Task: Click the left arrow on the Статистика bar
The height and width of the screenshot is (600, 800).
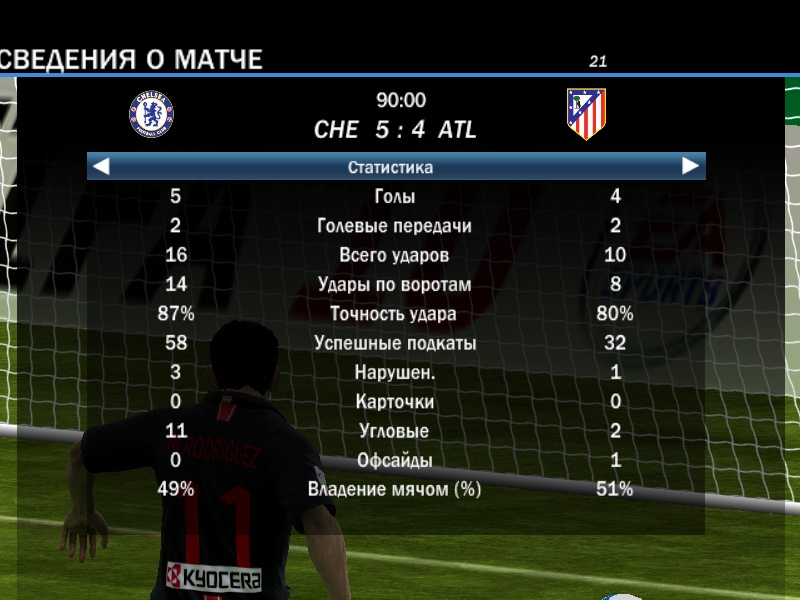Action: (x=101, y=167)
